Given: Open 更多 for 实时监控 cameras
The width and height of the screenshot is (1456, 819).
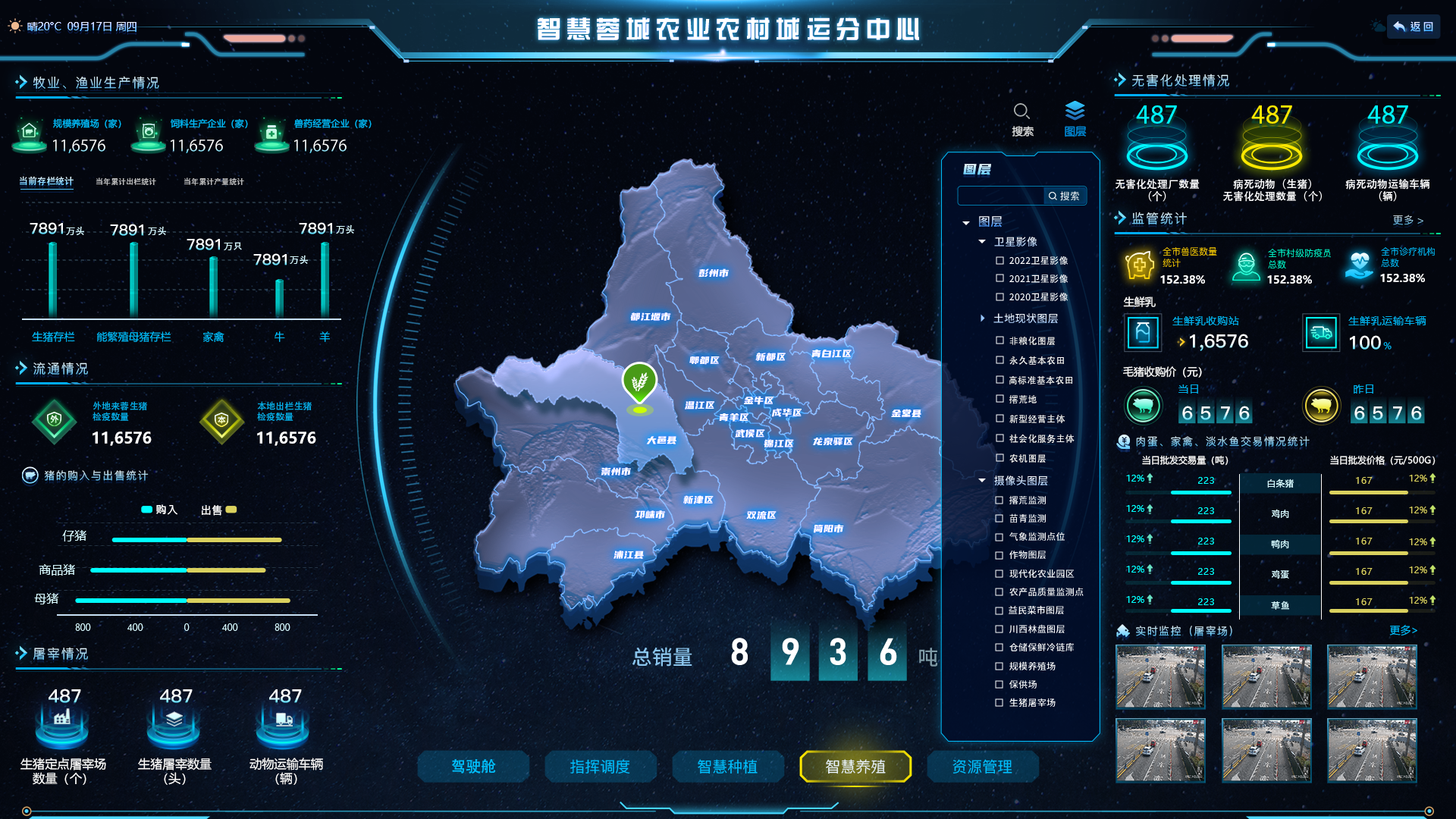Looking at the screenshot, I should pos(1403,630).
